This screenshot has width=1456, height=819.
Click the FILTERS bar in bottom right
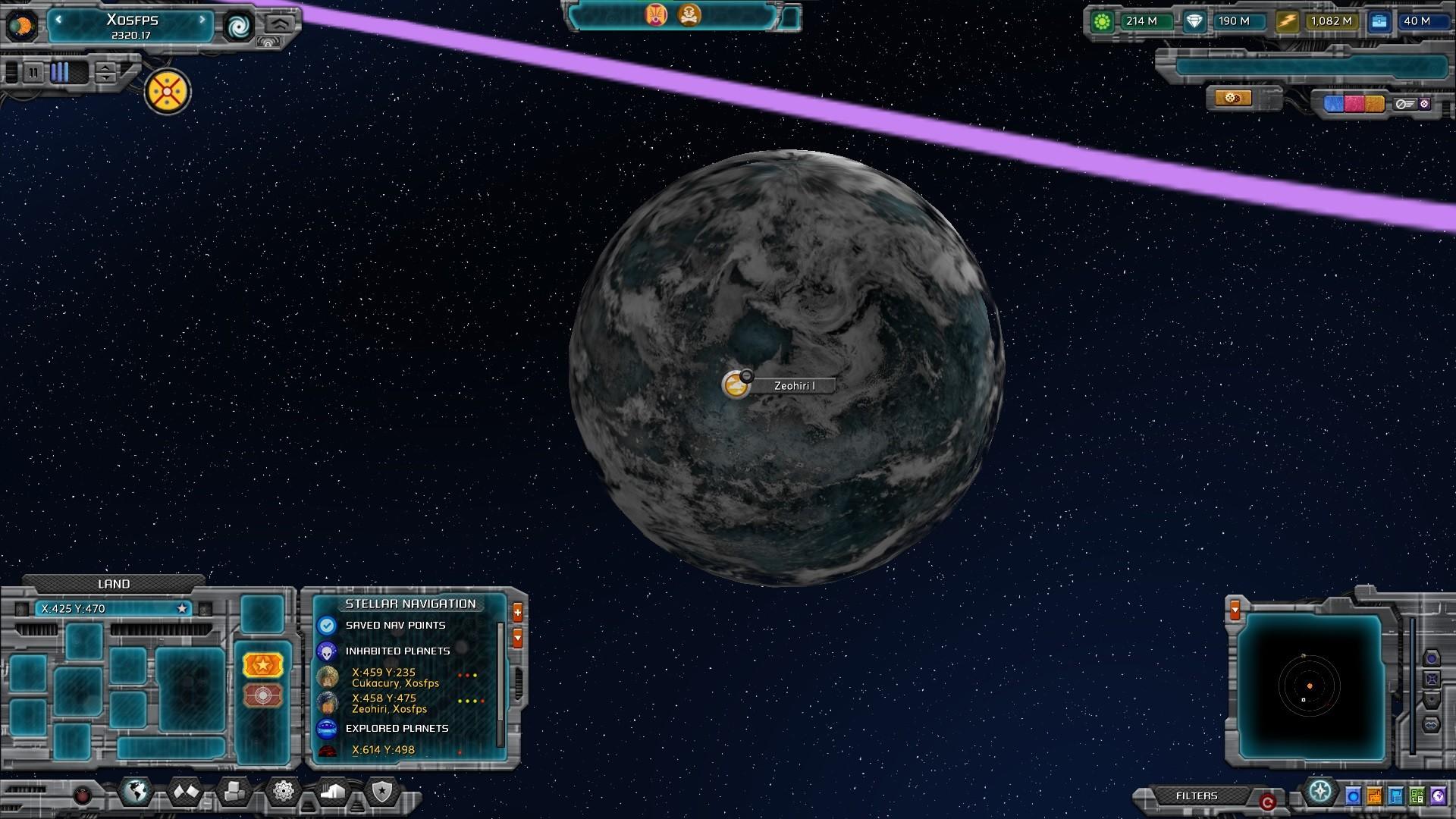pos(1197,797)
